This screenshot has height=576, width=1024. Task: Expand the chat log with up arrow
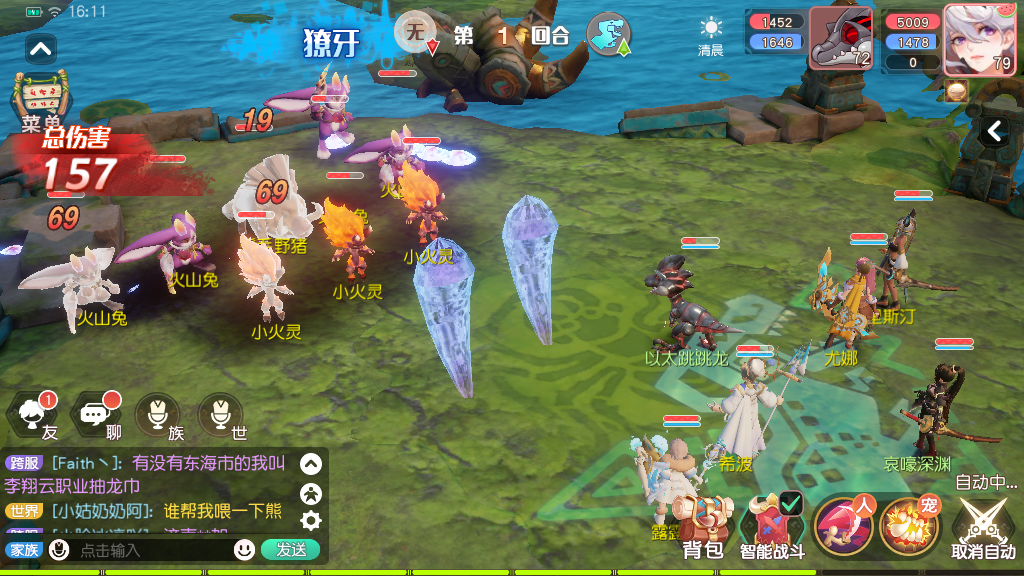(x=311, y=464)
